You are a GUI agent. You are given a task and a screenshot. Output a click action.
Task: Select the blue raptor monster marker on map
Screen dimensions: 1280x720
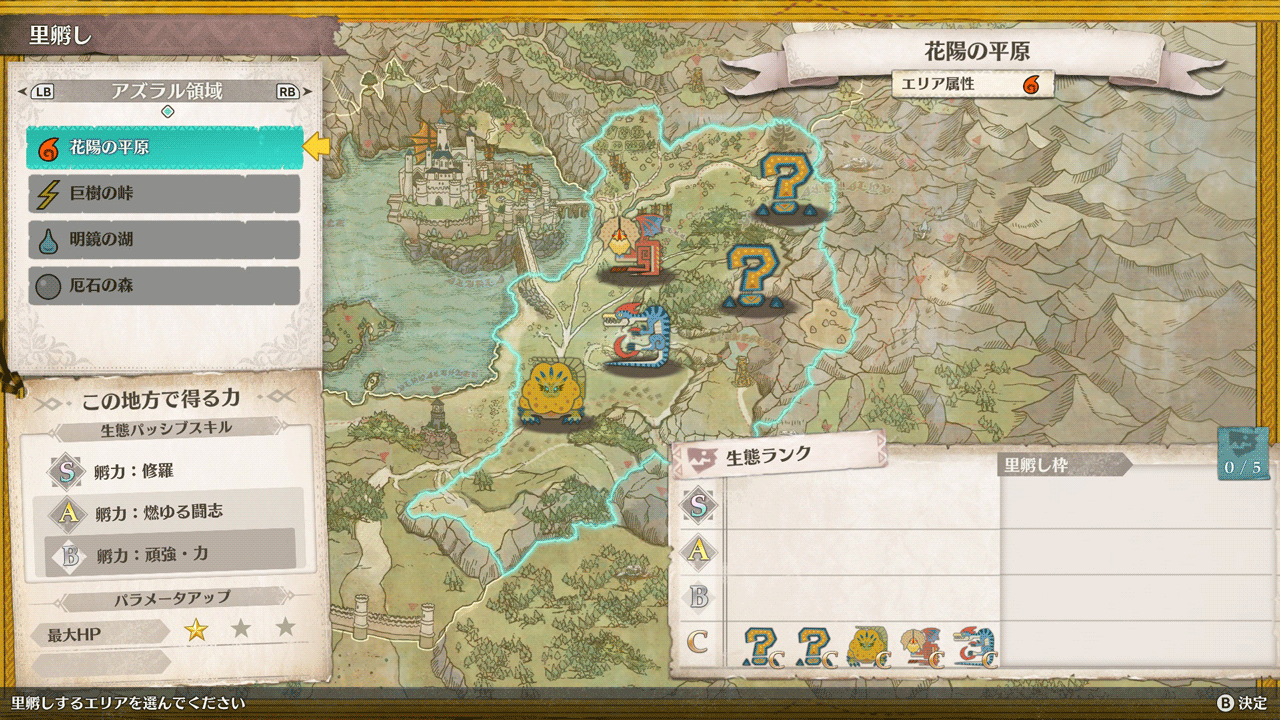[x=637, y=337]
